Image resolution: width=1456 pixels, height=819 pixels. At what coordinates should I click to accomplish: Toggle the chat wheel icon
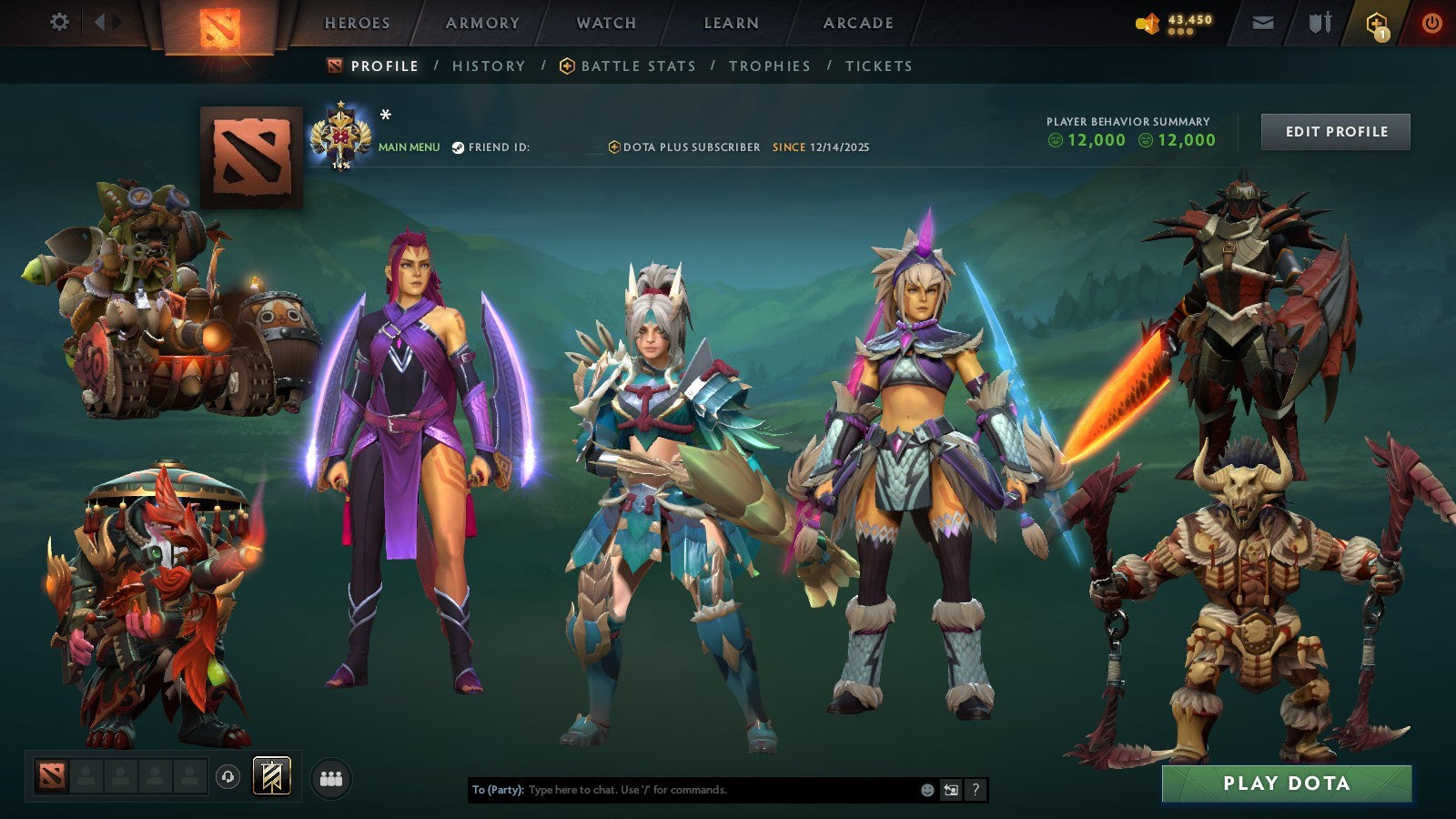tap(952, 791)
